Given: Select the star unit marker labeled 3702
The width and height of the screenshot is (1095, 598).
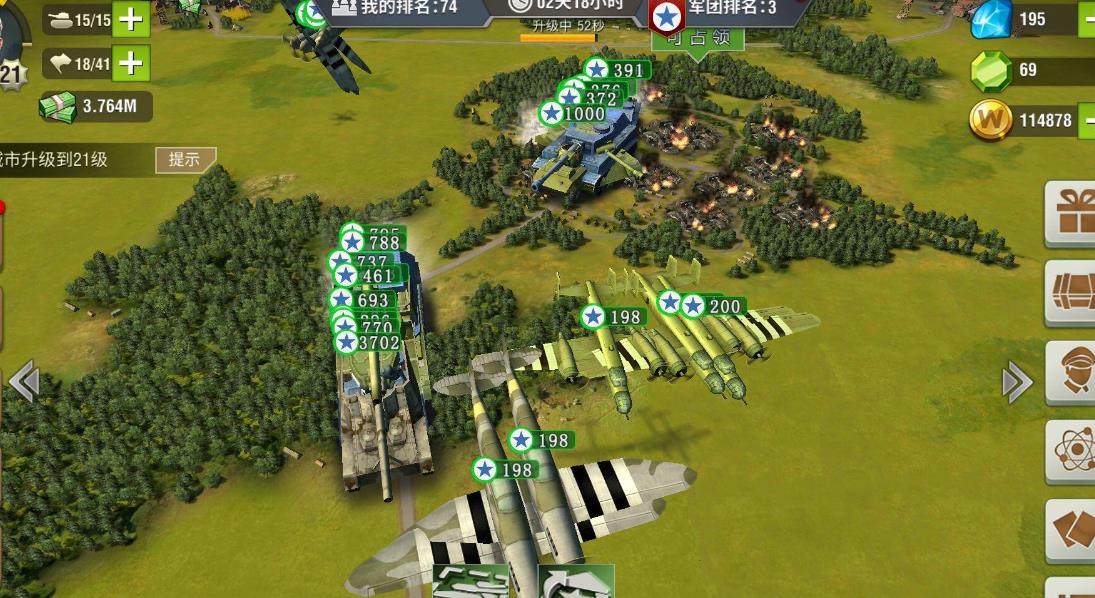Looking at the screenshot, I should click(x=368, y=343).
